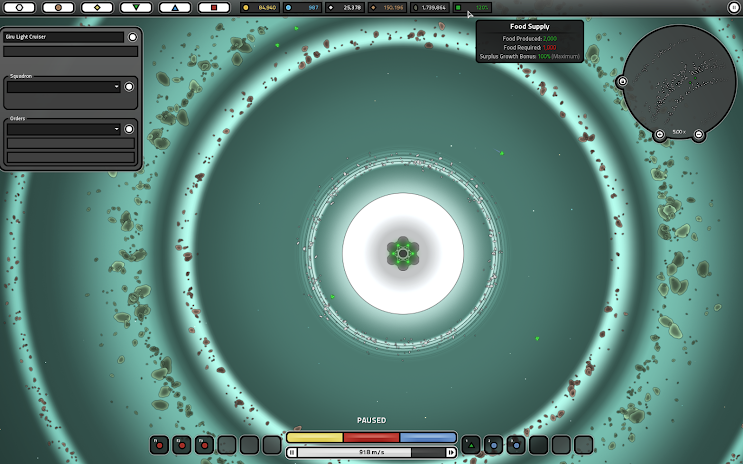Zoom in the minimap with the right button

click(698, 134)
